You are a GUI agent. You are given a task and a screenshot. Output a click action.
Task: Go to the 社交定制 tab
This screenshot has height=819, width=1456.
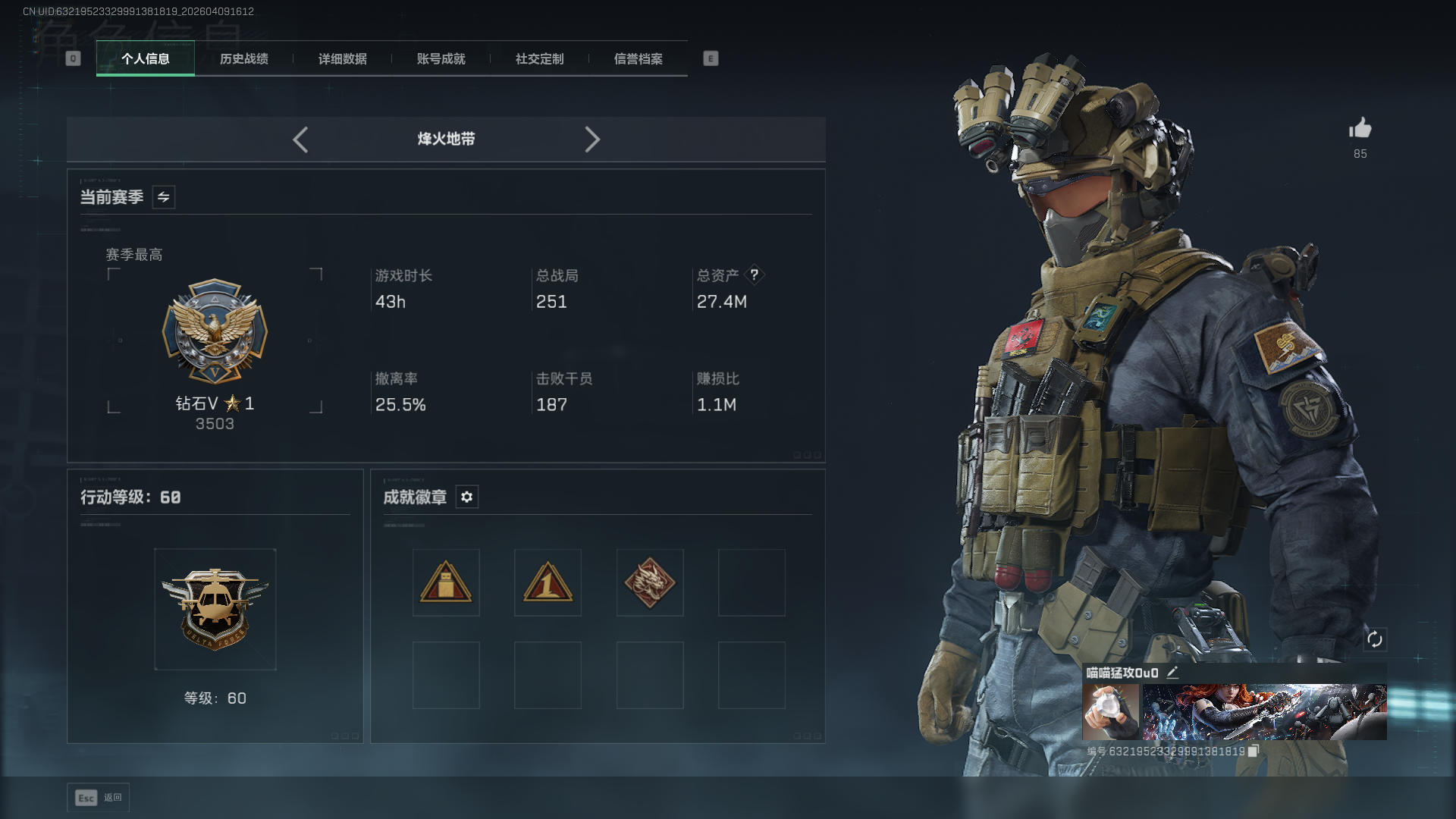coord(539,58)
